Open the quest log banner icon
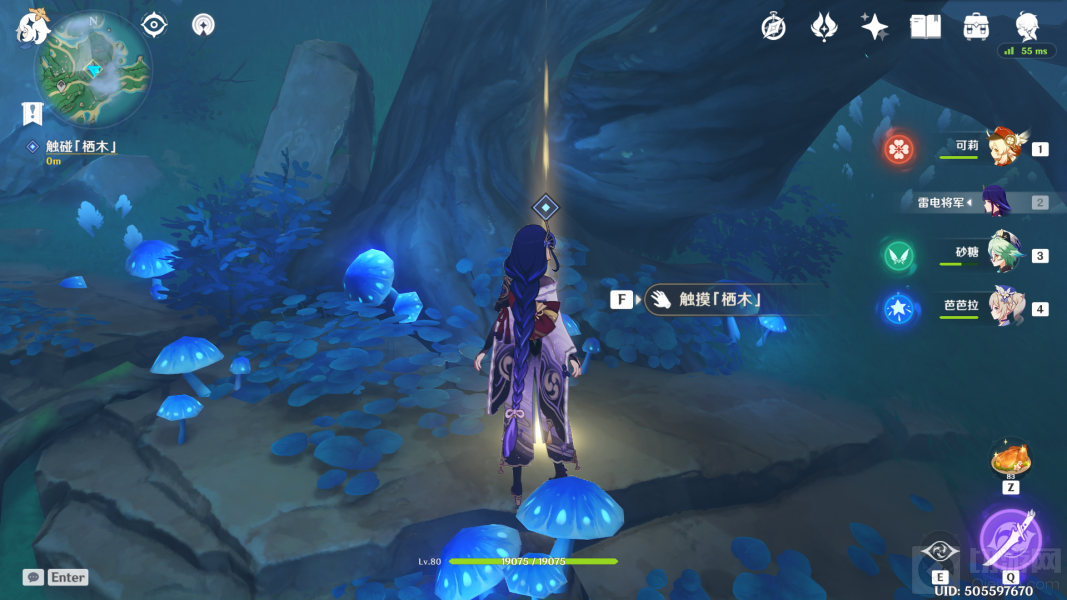 [33, 113]
